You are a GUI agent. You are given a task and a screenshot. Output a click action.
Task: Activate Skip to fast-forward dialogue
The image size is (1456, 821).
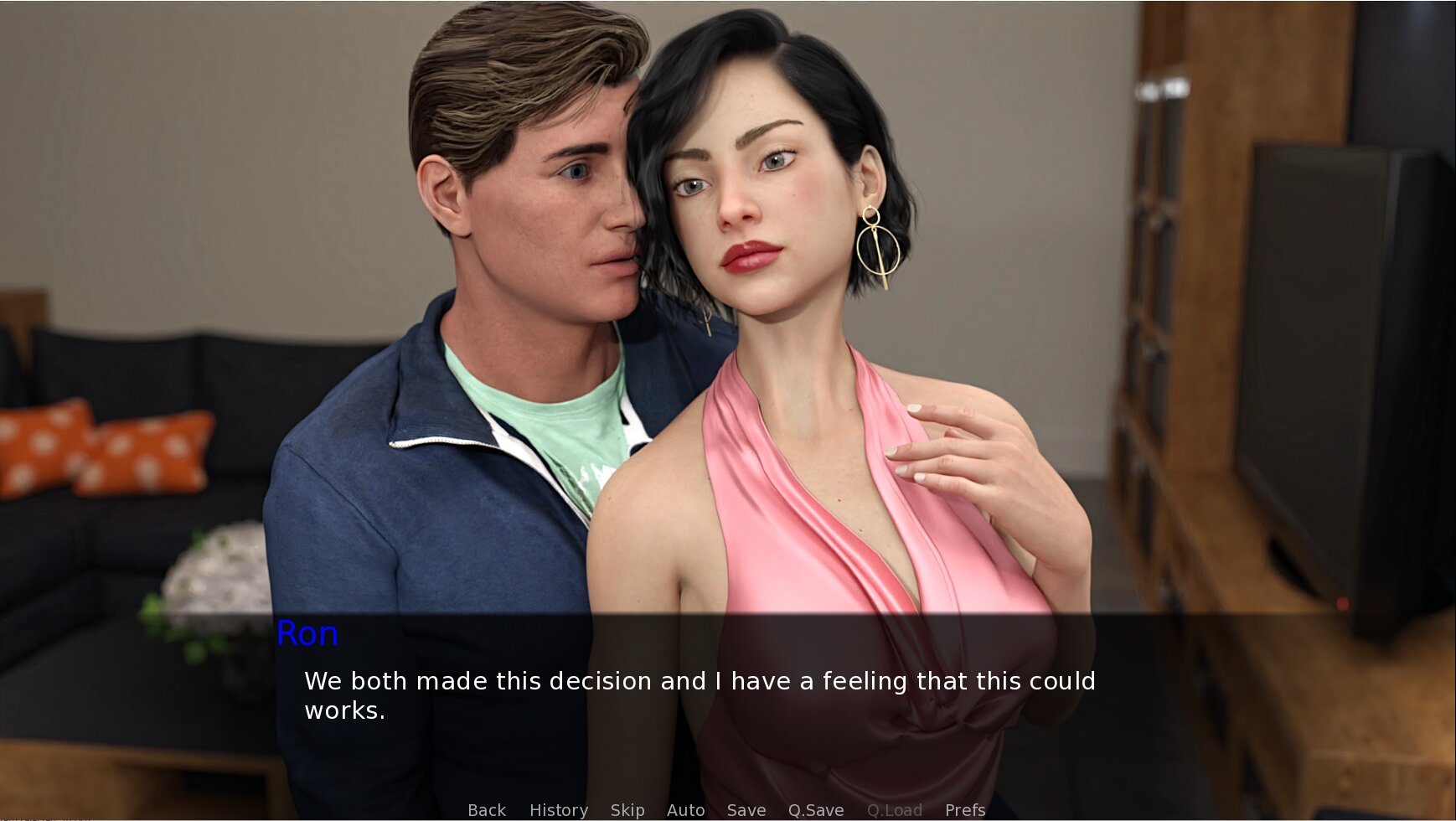click(627, 810)
